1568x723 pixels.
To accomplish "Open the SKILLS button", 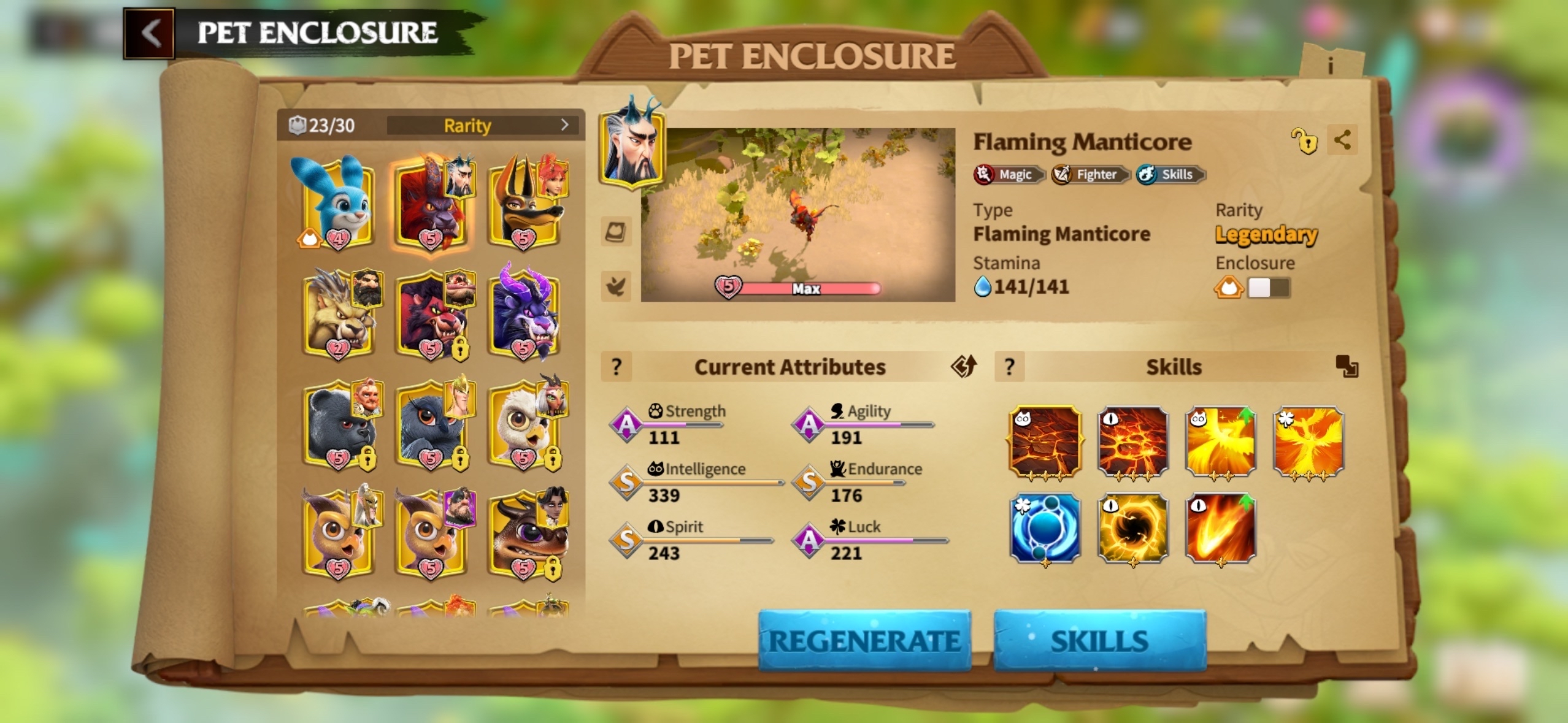I will coord(1099,641).
